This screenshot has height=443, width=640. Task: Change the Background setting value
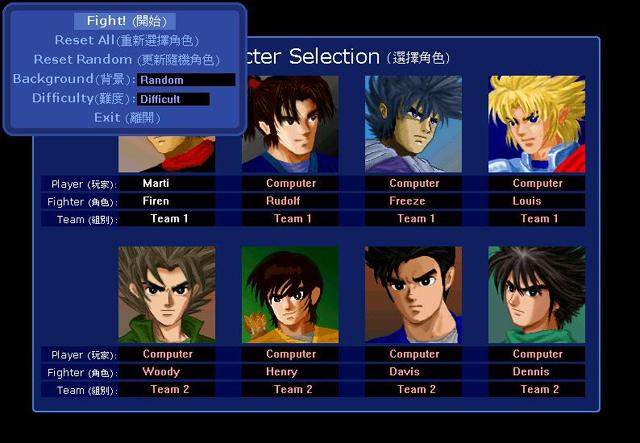tap(186, 79)
